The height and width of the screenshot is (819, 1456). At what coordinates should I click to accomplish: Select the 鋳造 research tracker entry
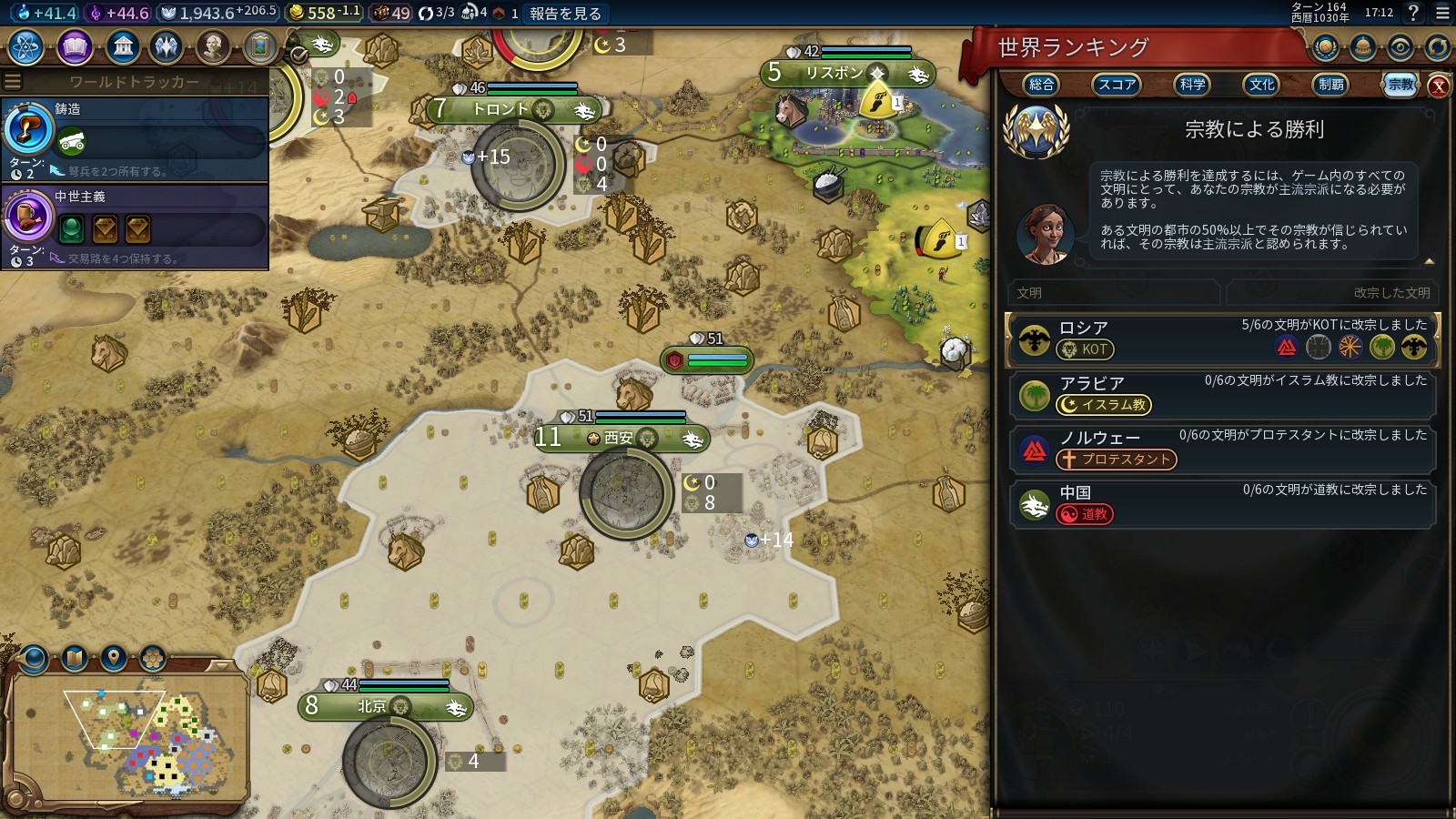pyautogui.click(x=135, y=138)
